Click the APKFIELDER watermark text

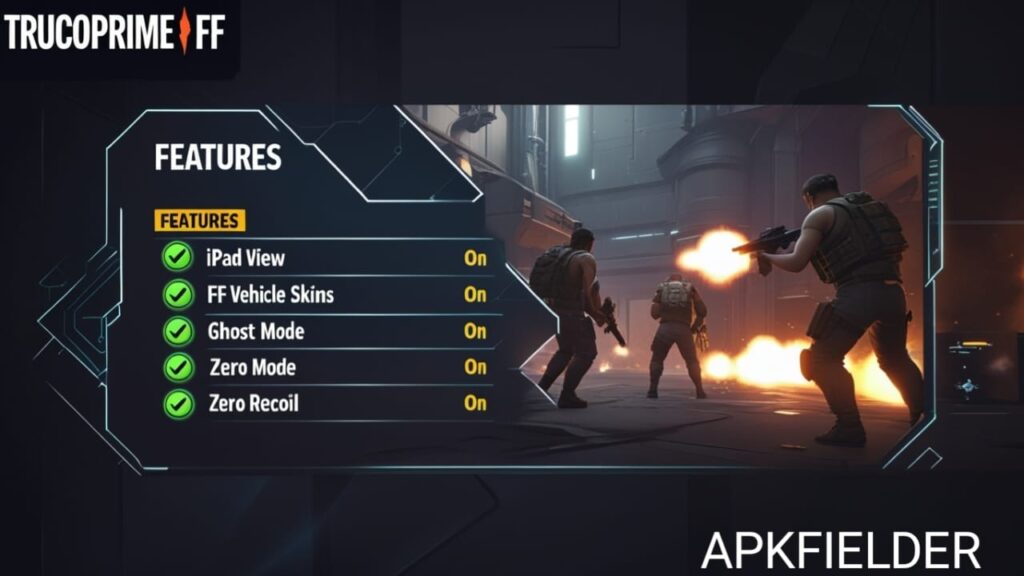[840, 550]
